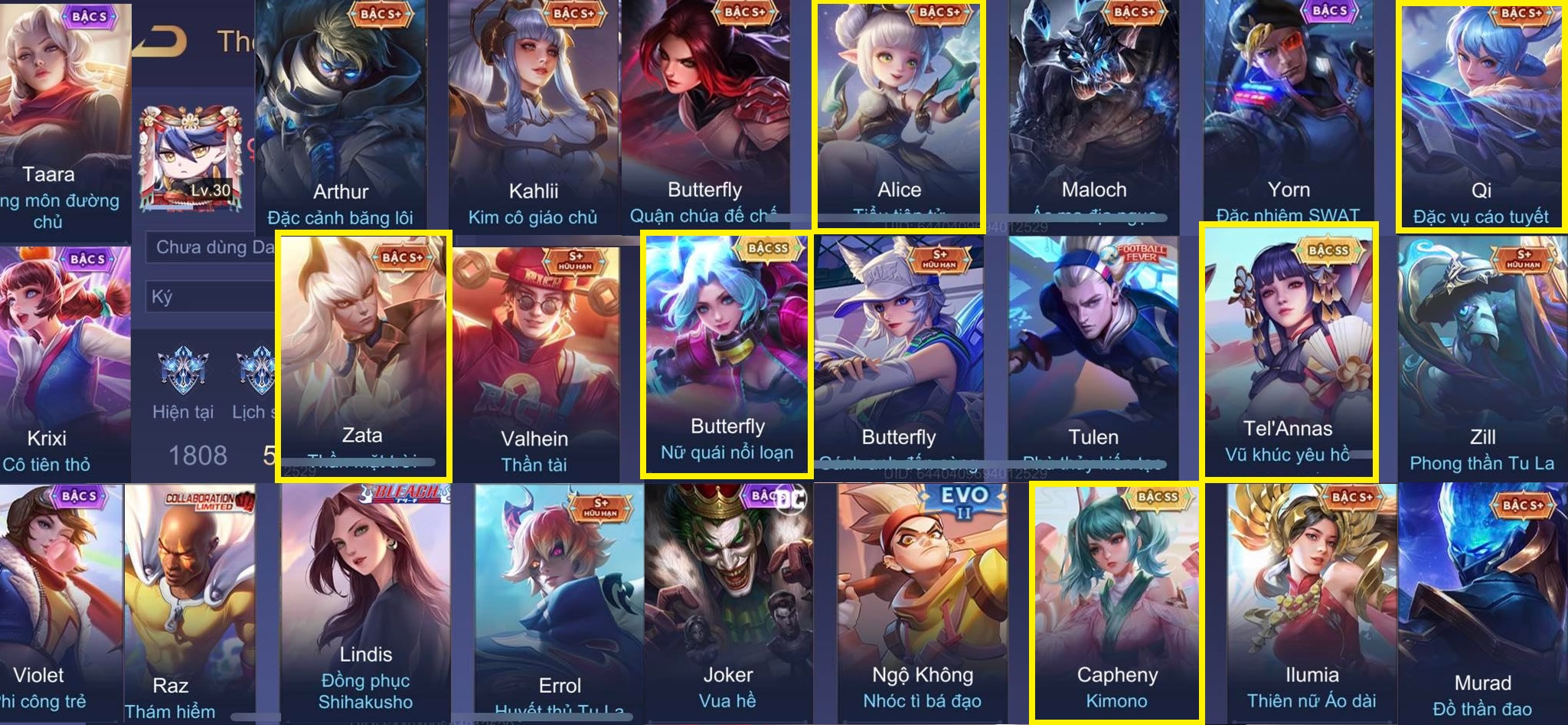This screenshot has height=725, width=1568.
Task: Select Butterfly Nữ quái nổi loạn skin
Action: [727, 356]
